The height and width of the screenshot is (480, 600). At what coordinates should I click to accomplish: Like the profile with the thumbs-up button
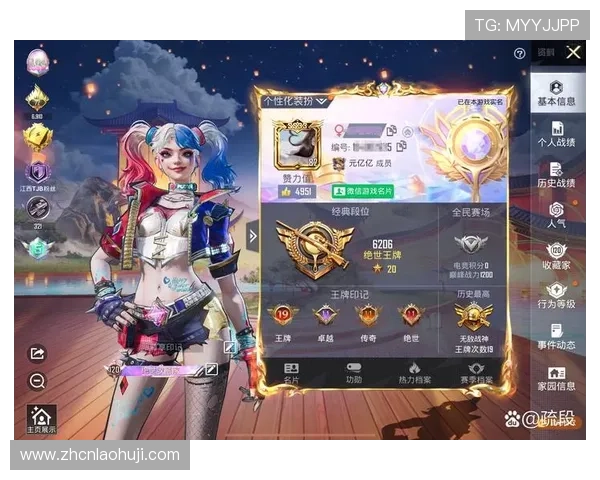(x=286, y=191)
